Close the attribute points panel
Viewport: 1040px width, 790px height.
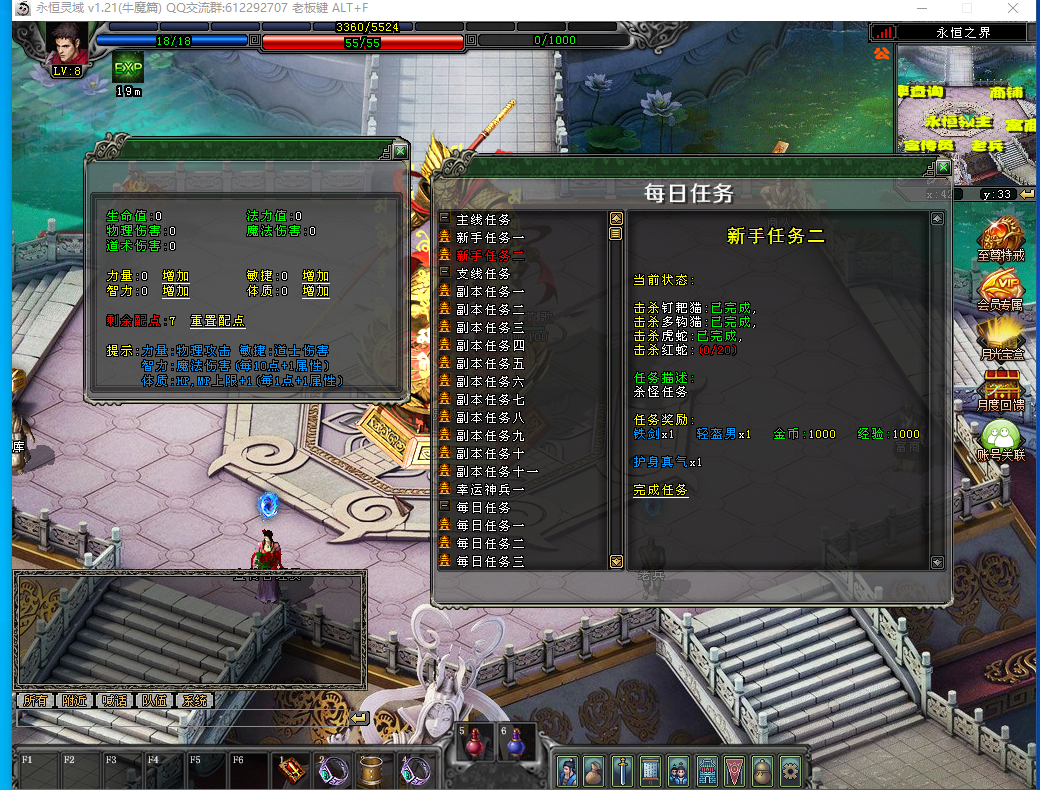click(400, 151)
